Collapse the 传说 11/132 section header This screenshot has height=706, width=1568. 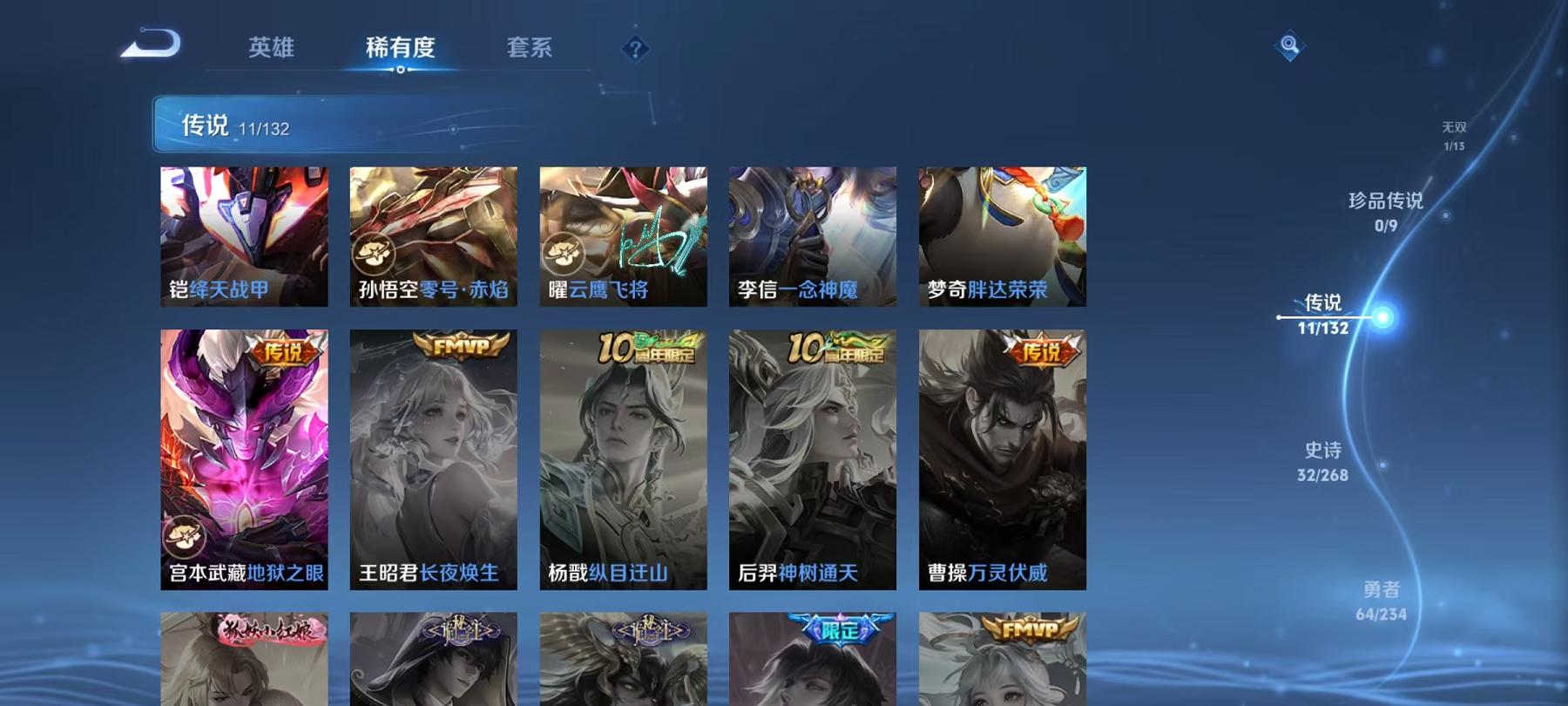tap(233, 125)
